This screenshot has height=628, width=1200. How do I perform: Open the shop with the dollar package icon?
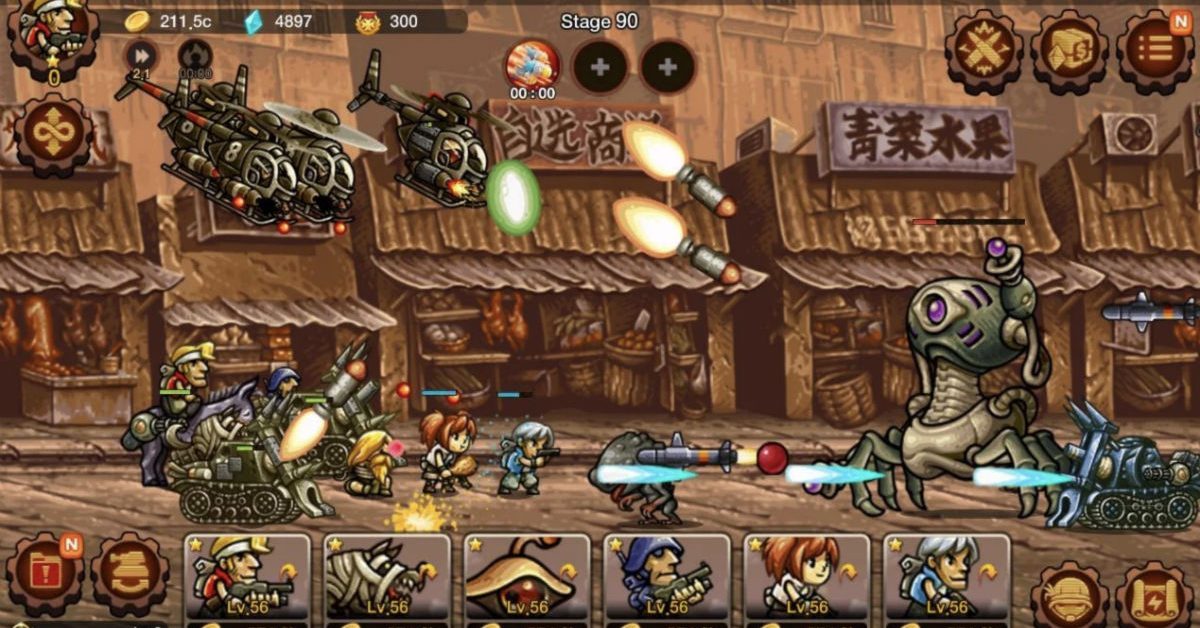coord(1069,52)
